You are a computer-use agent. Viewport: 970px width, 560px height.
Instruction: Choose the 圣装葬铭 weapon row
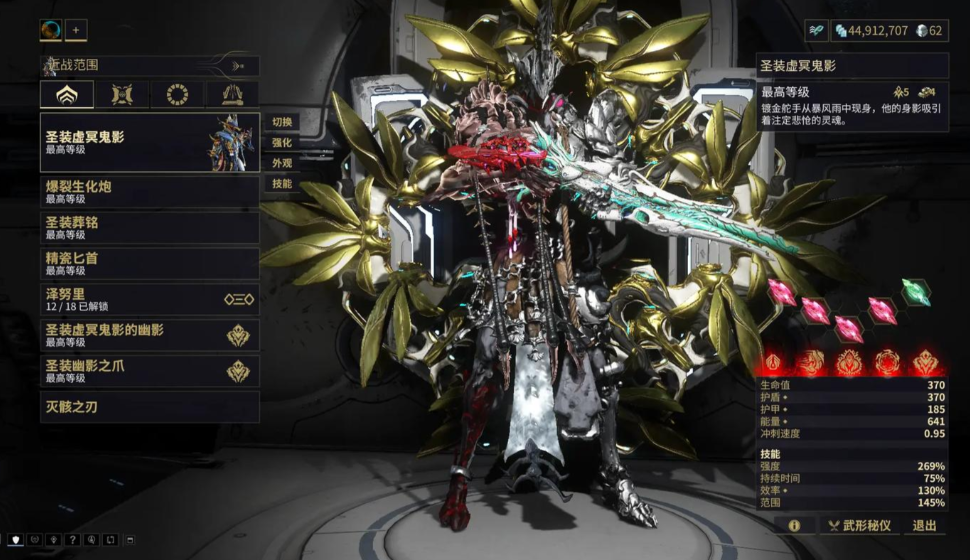149,228
